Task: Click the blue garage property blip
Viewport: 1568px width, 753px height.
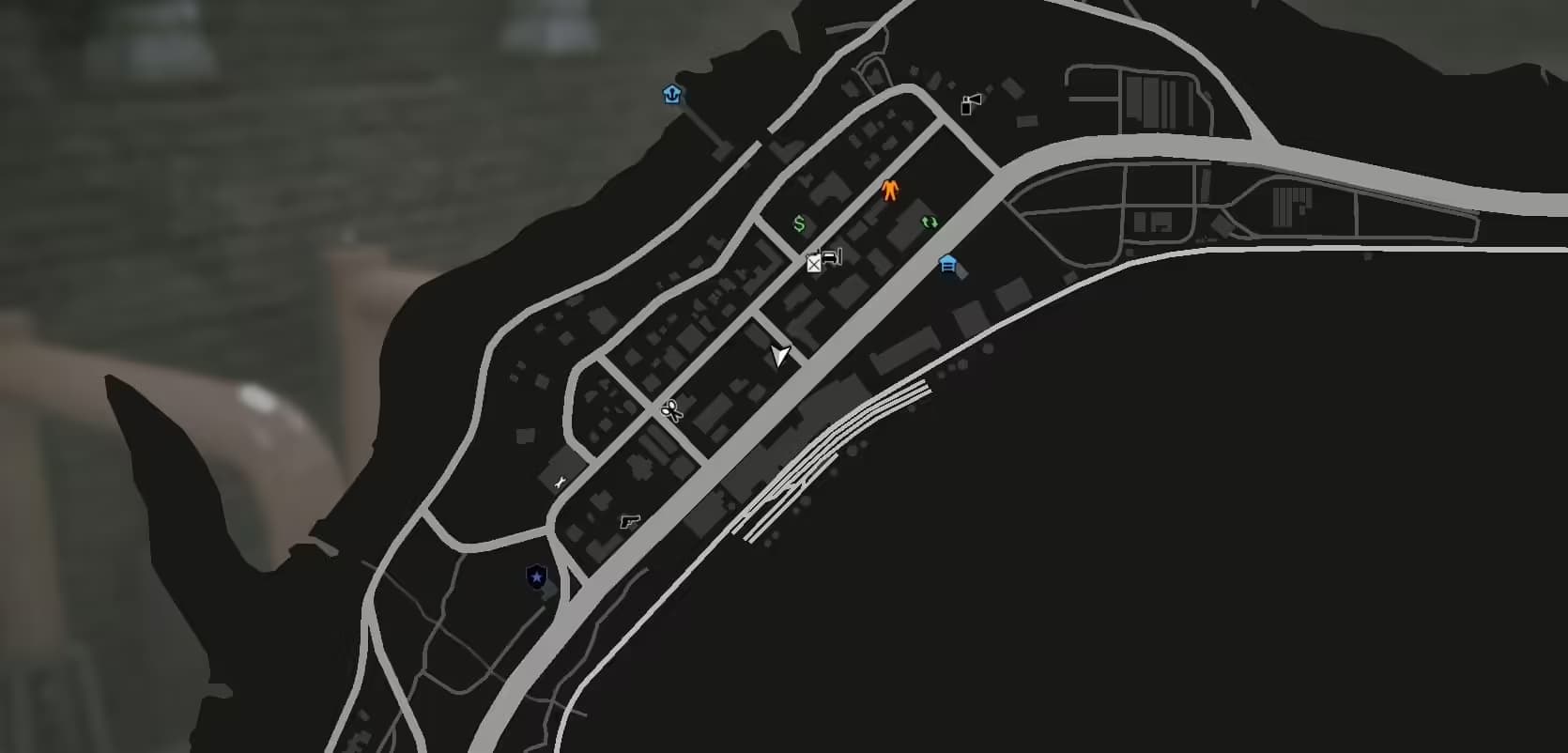Action: pos(947,267)
